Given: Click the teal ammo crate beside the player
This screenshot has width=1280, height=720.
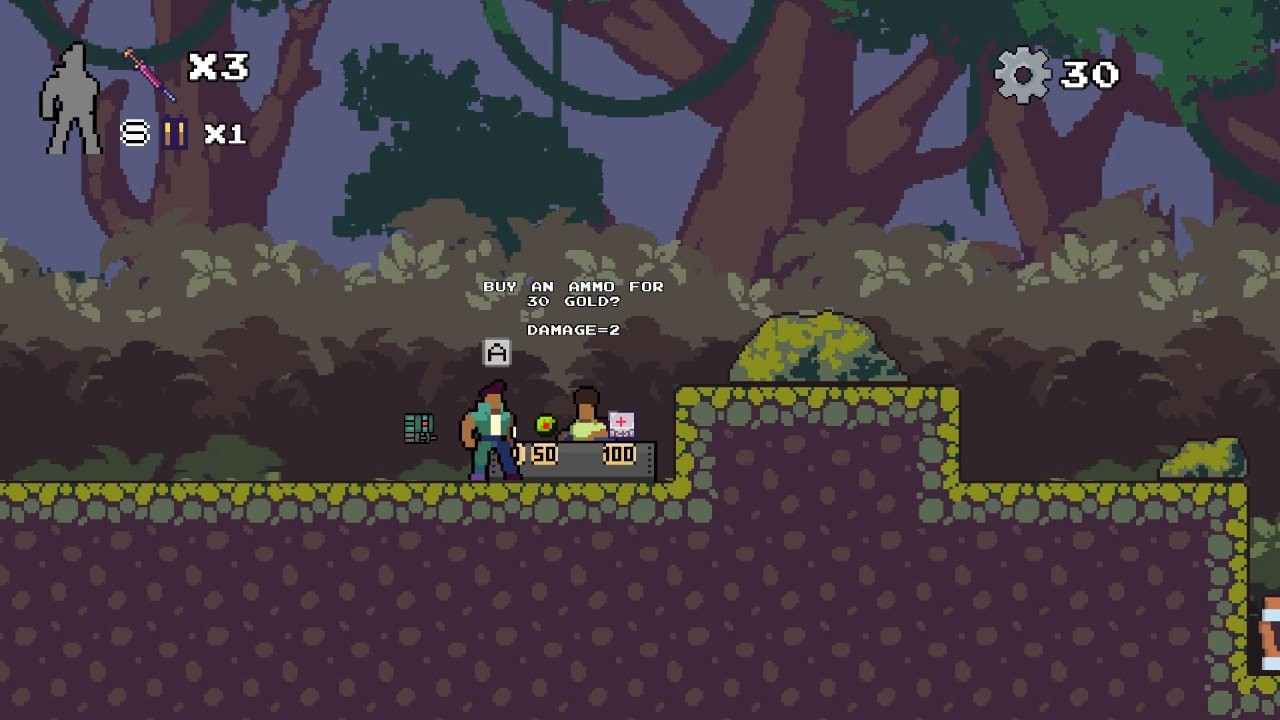Looking at the screenshot, I should (417, 426).
